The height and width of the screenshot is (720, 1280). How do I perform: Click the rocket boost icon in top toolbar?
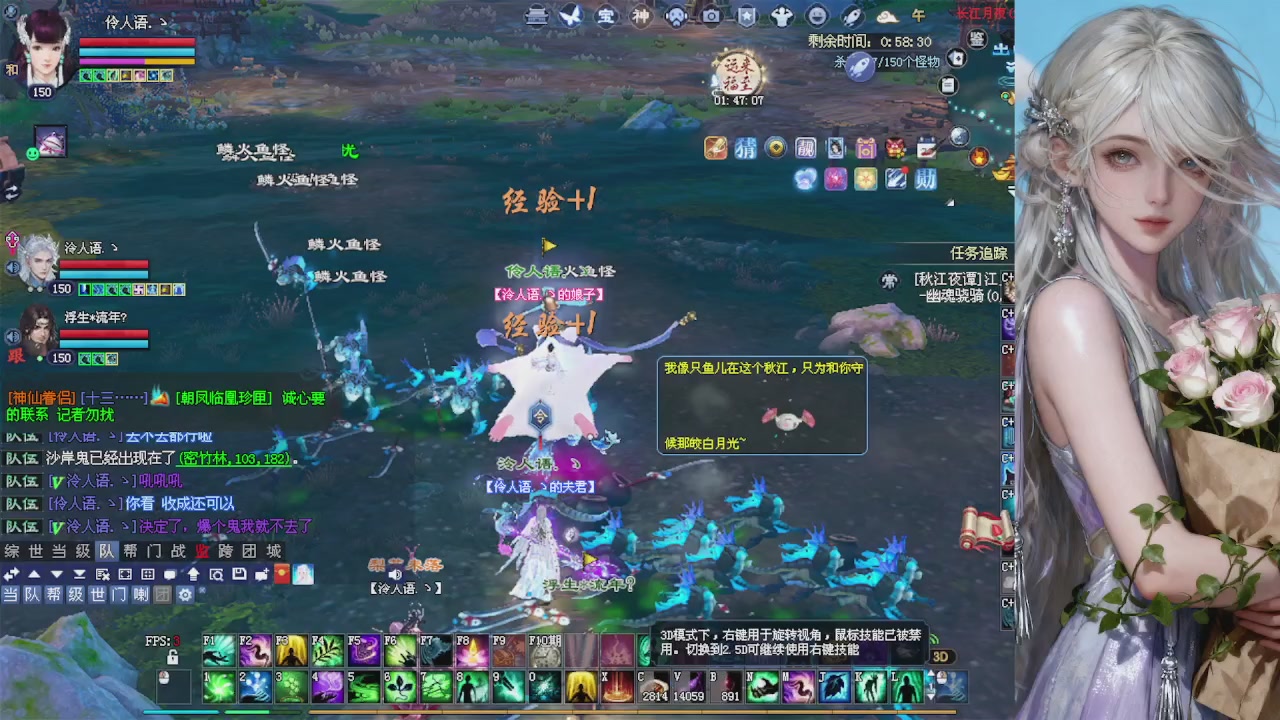[851, 16]
